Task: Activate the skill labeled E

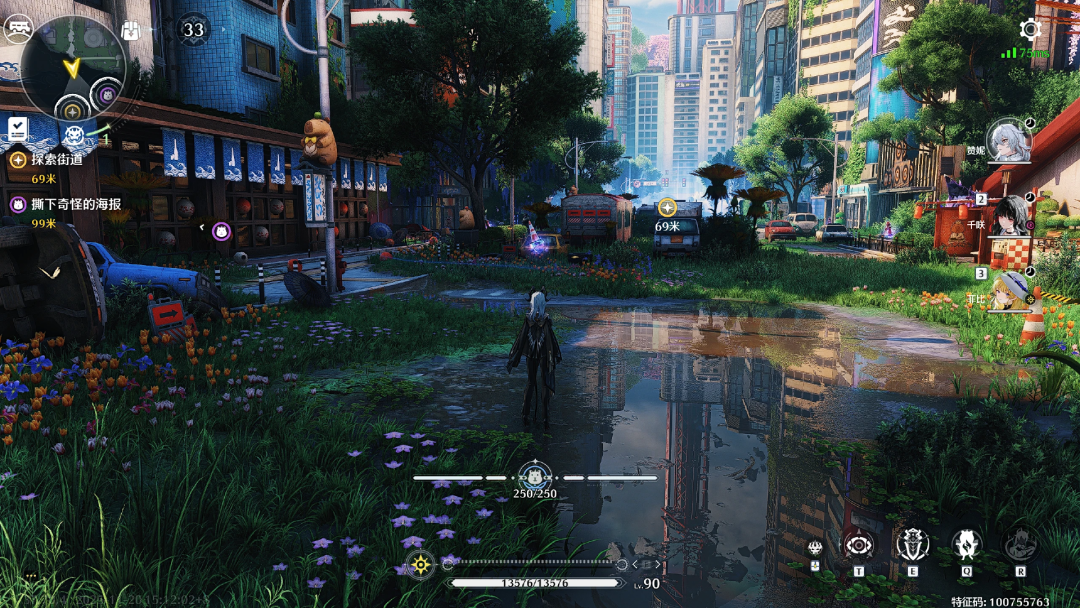Action: tap(912, 545)
